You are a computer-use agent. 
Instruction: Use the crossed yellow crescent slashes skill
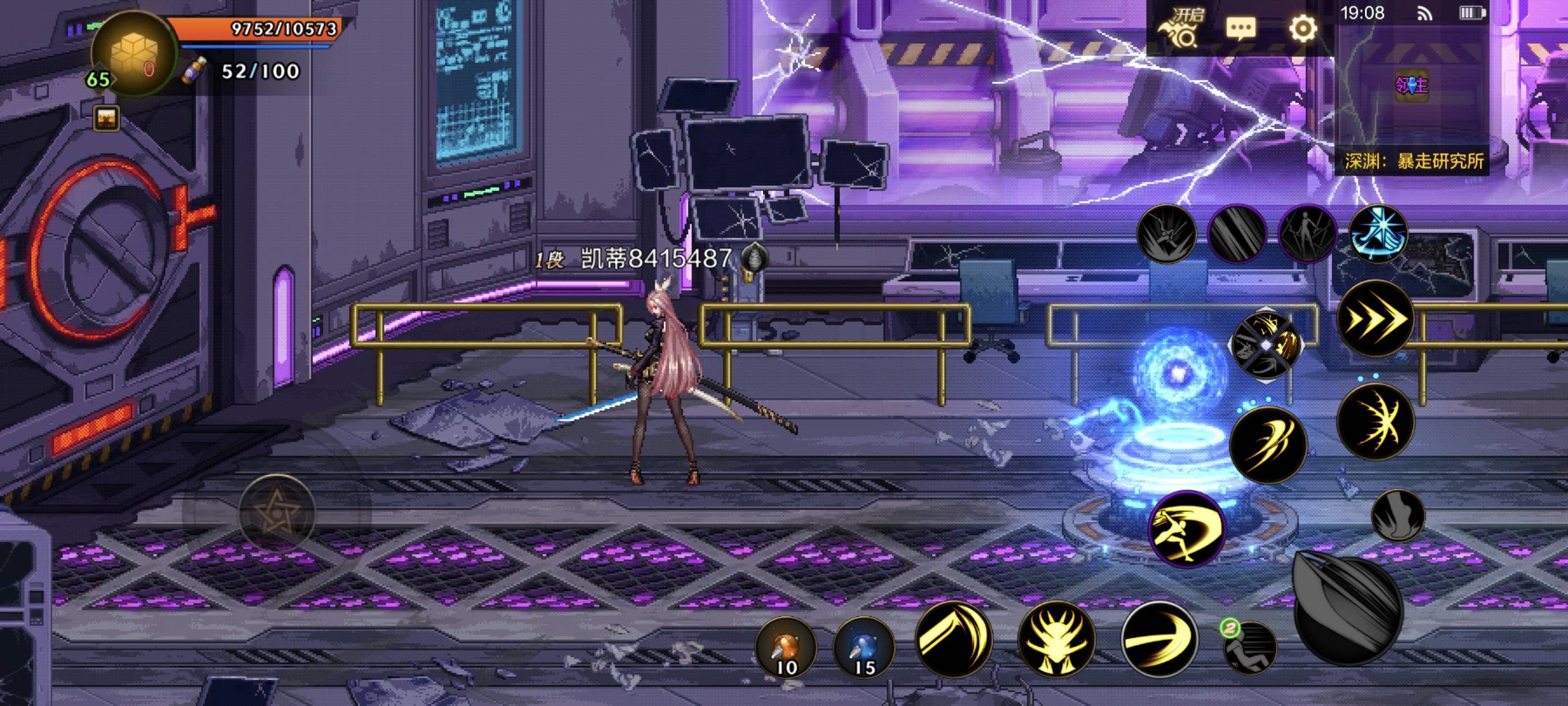(1375, 421)
